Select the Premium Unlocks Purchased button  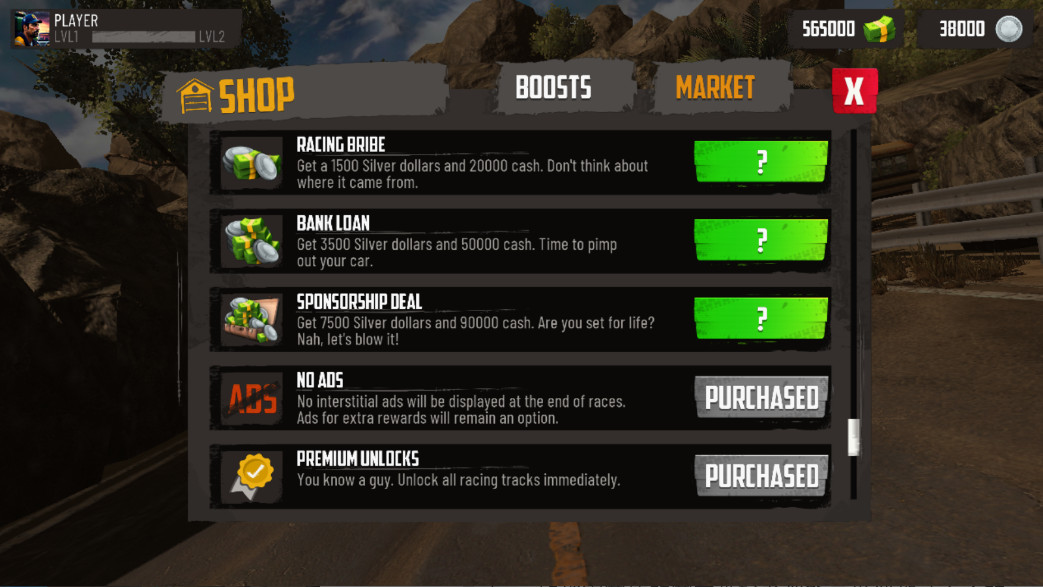(x=761, y=476)
